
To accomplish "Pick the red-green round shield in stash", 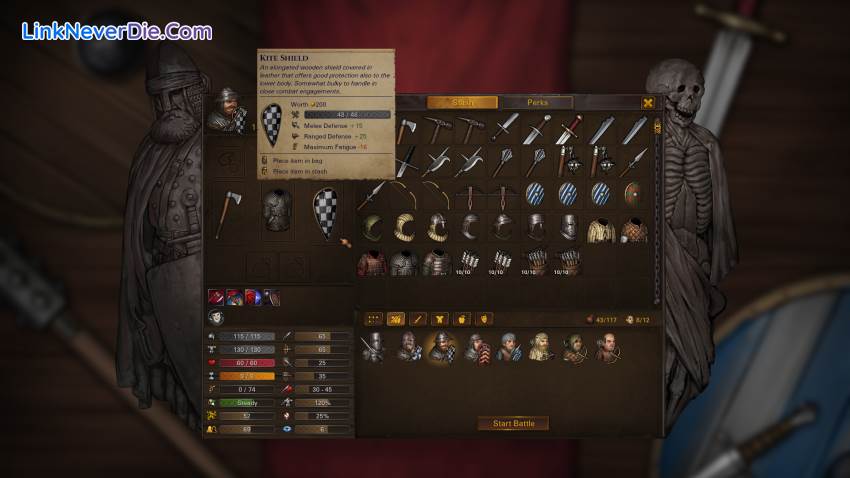I will pyautogui.click(x=633, y=194).
